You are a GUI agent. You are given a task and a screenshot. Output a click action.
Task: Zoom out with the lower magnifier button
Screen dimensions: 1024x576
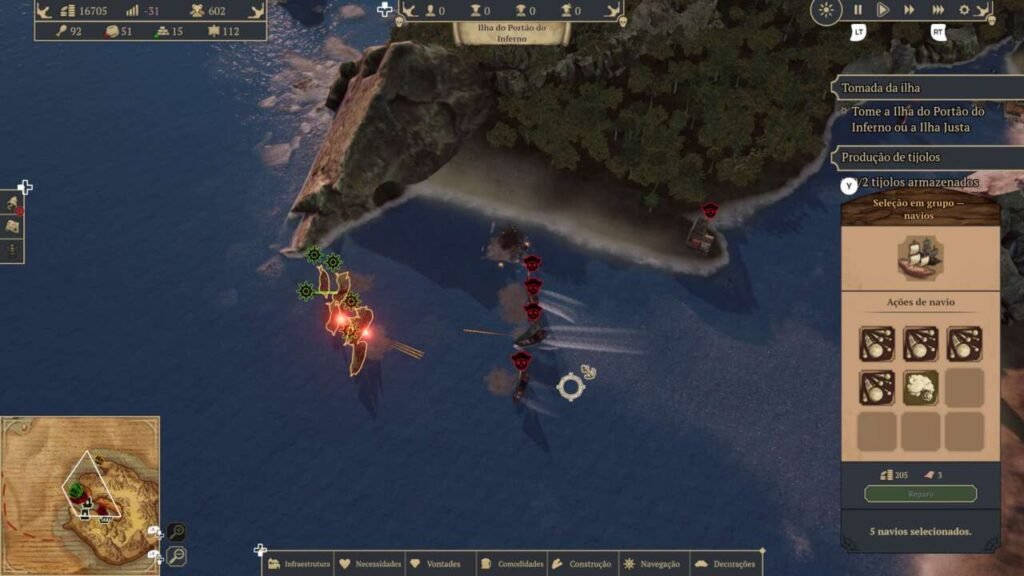coord(176,556)
